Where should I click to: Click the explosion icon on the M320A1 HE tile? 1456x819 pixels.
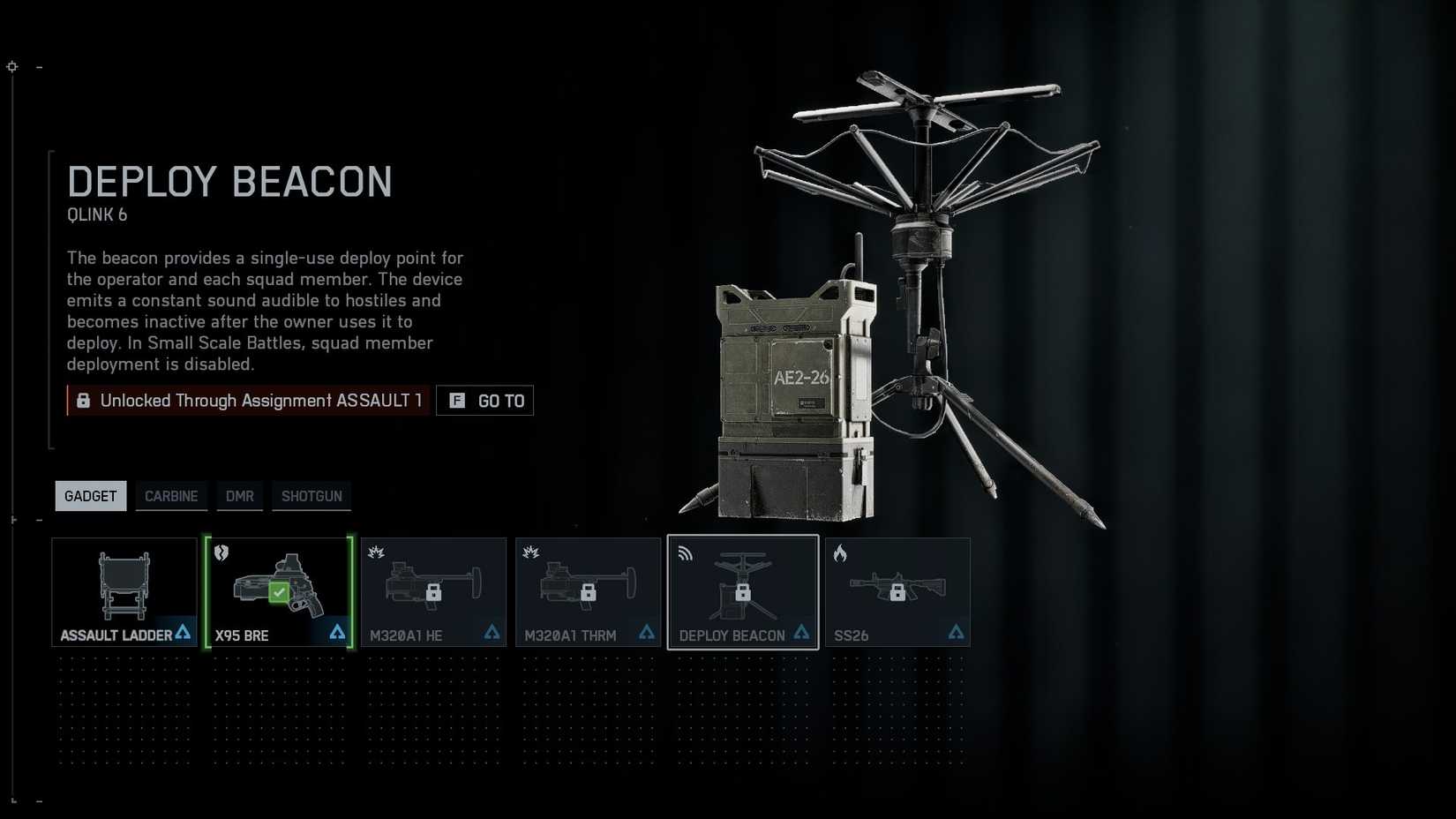[376, 553]
